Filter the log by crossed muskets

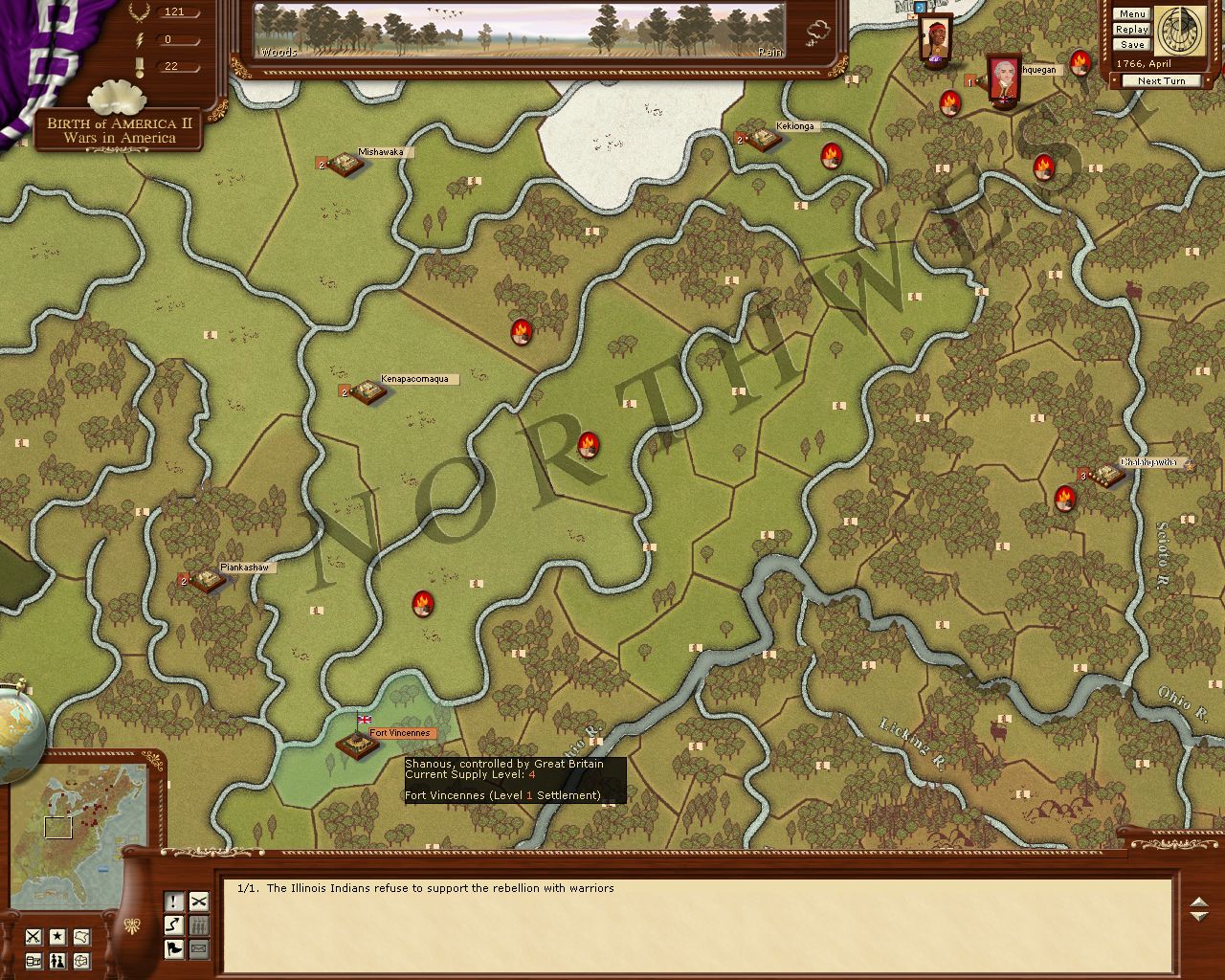tap(198, 902)
